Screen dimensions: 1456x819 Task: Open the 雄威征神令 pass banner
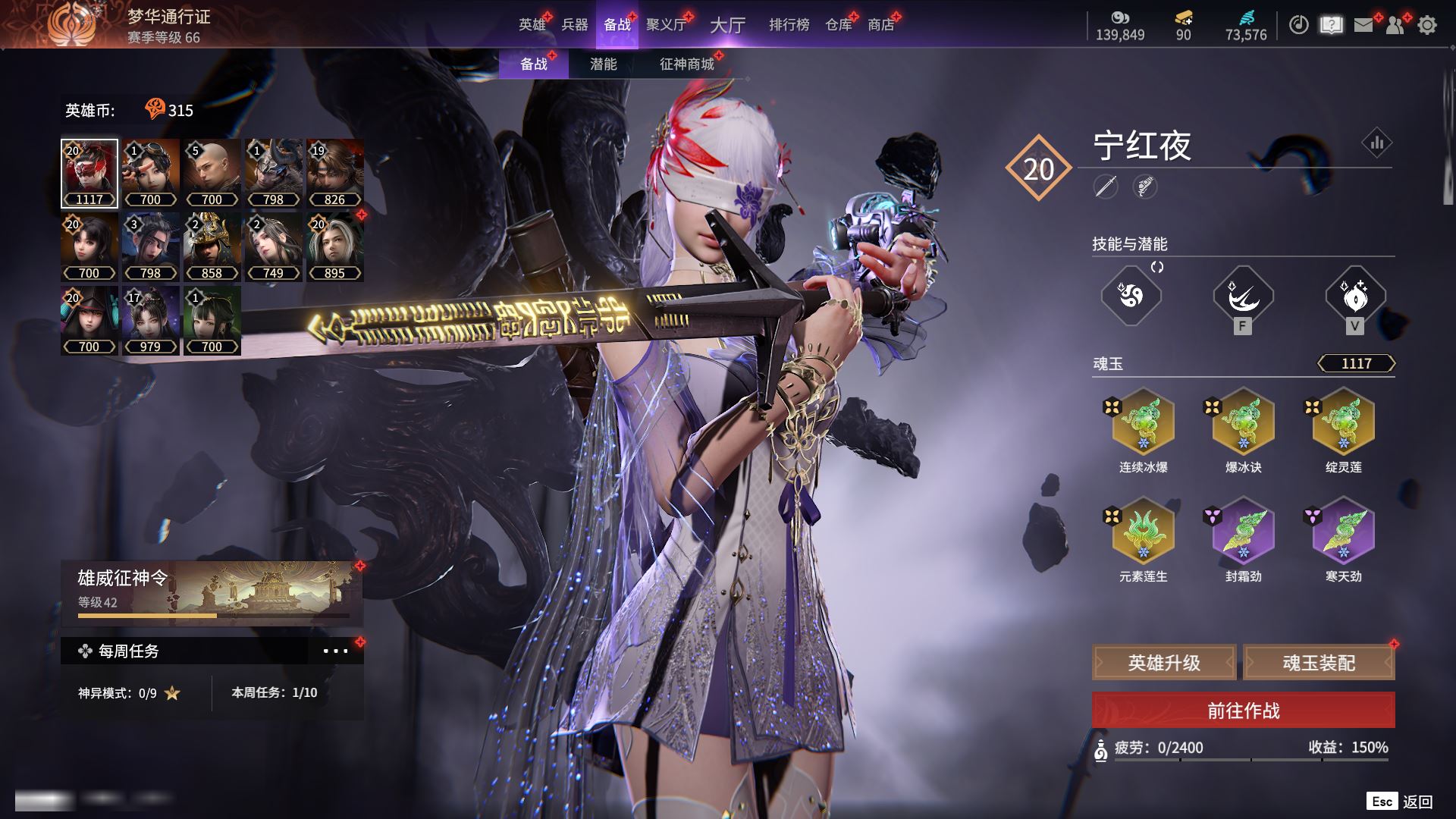pyautogui.click(x=212, y=593)
